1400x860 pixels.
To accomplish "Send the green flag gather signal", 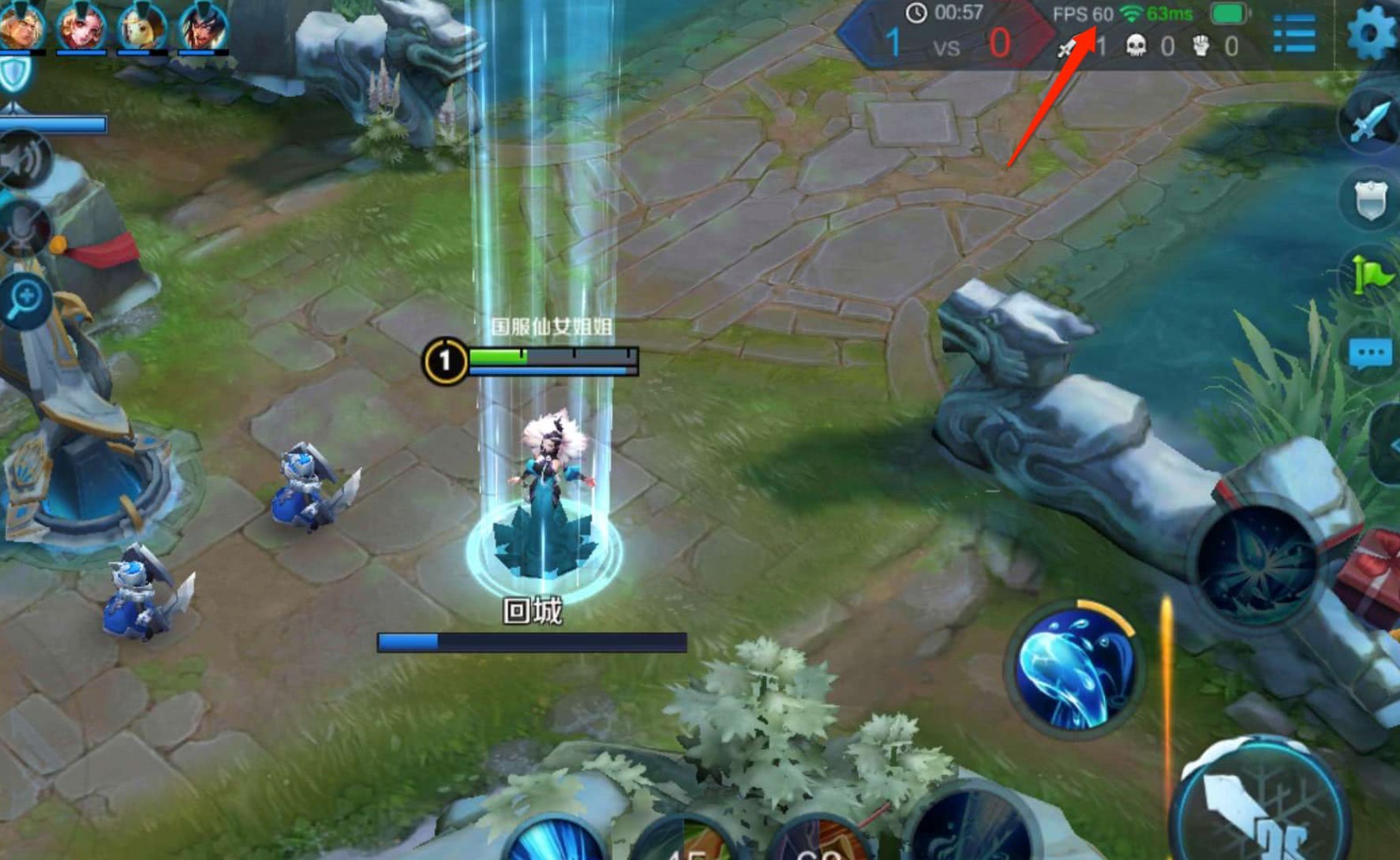I will coord(1372,274).
